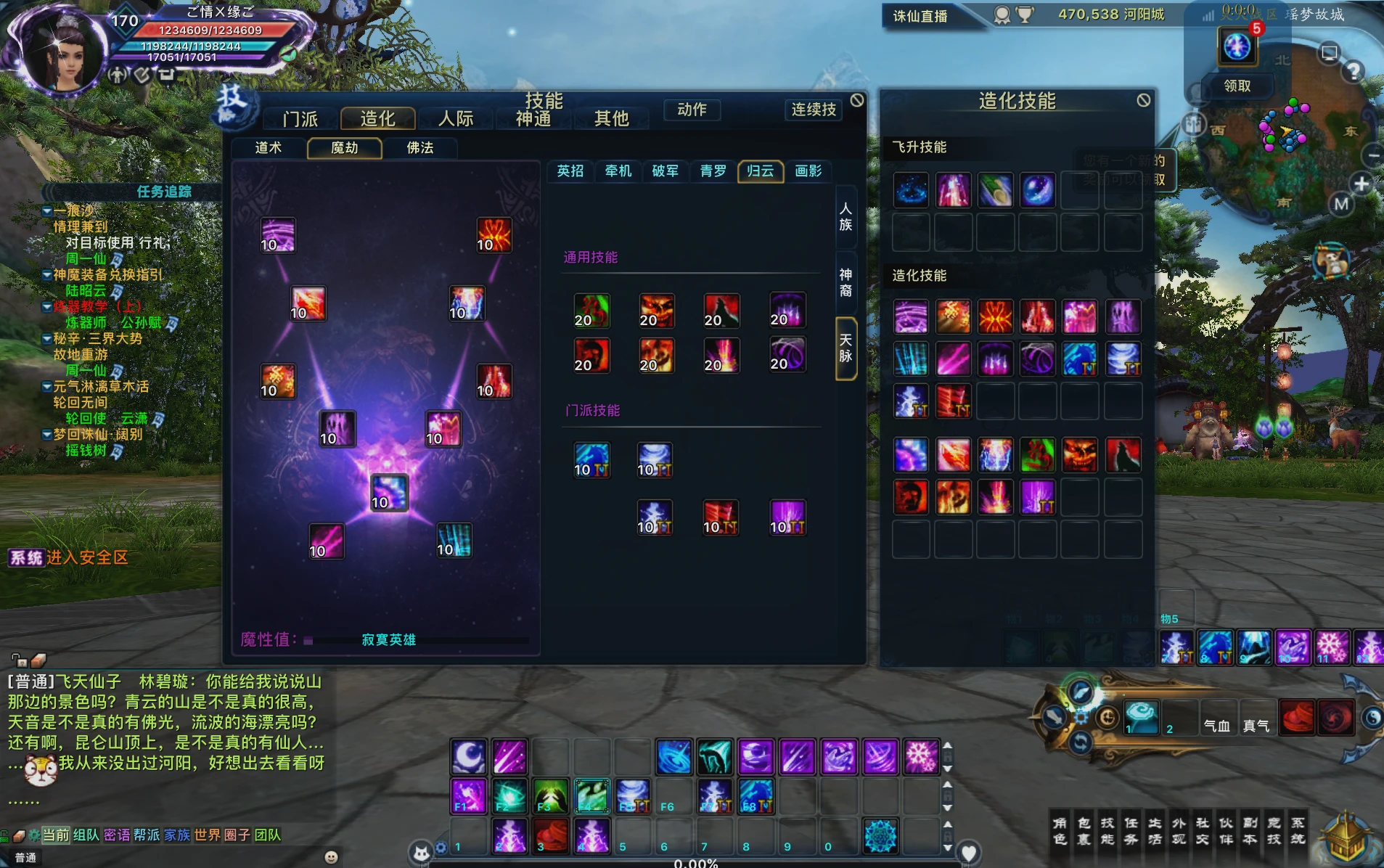Switch to the 人族 race tab
Screen dimensions: 1384x868
tap(845, 217)
